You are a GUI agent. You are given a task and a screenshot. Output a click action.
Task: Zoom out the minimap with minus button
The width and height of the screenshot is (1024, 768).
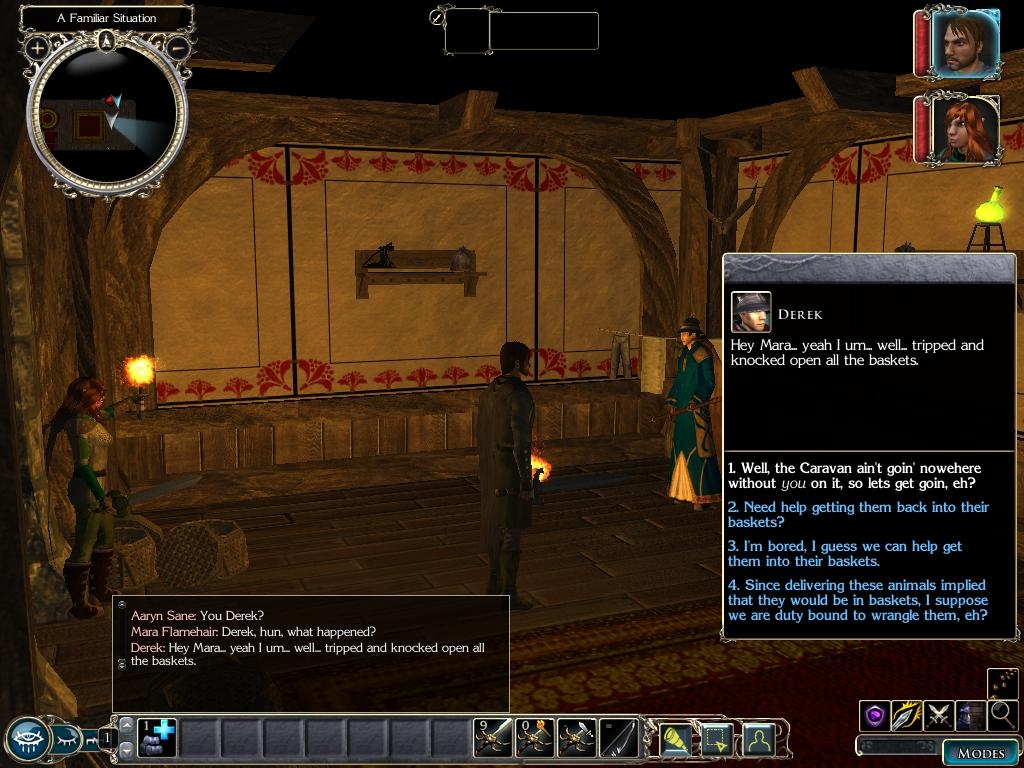(178, 47)
